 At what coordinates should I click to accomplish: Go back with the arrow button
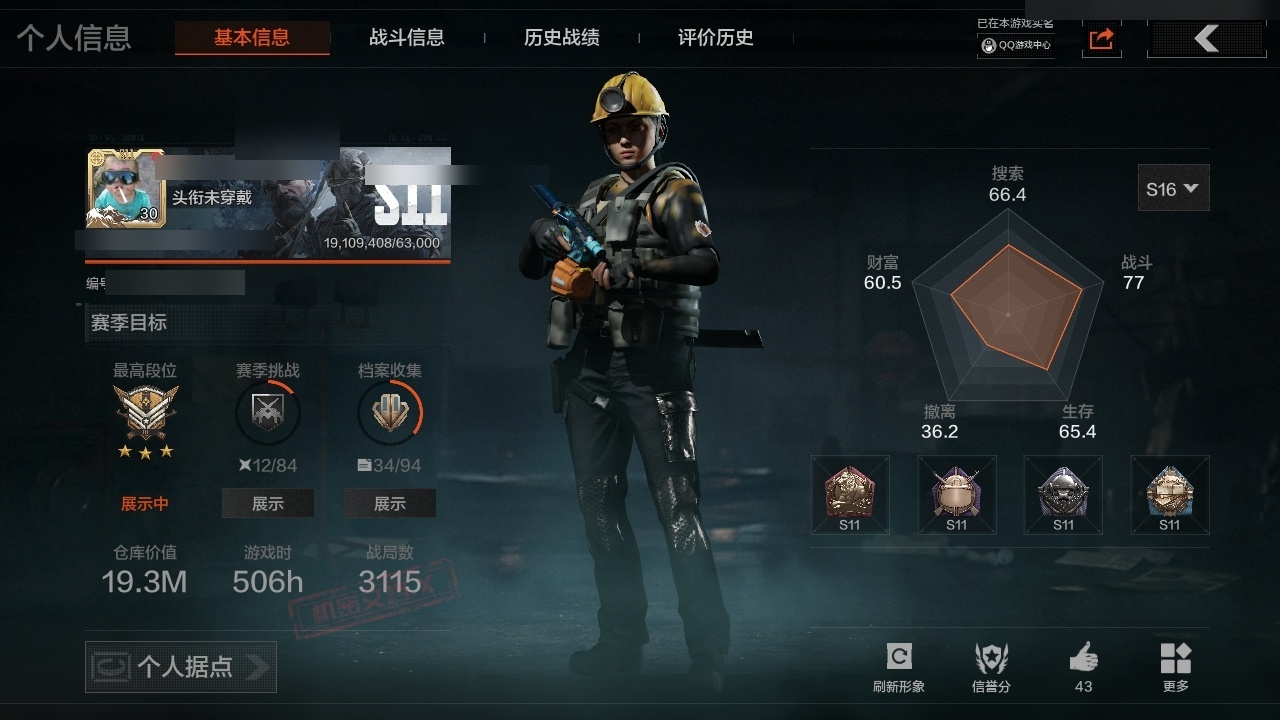[1207, 38]
